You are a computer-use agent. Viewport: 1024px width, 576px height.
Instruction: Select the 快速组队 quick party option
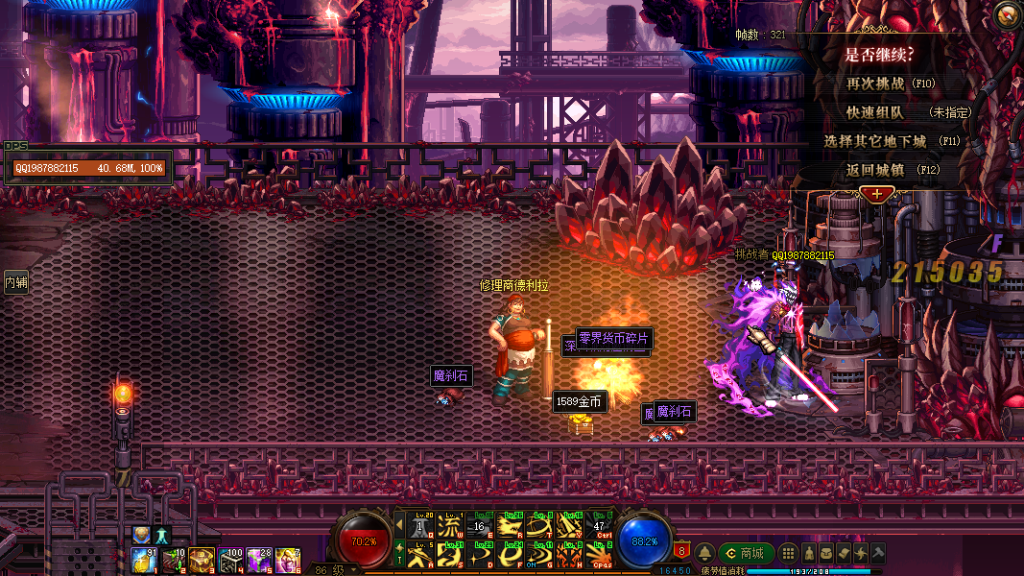(x=876, y=113)
